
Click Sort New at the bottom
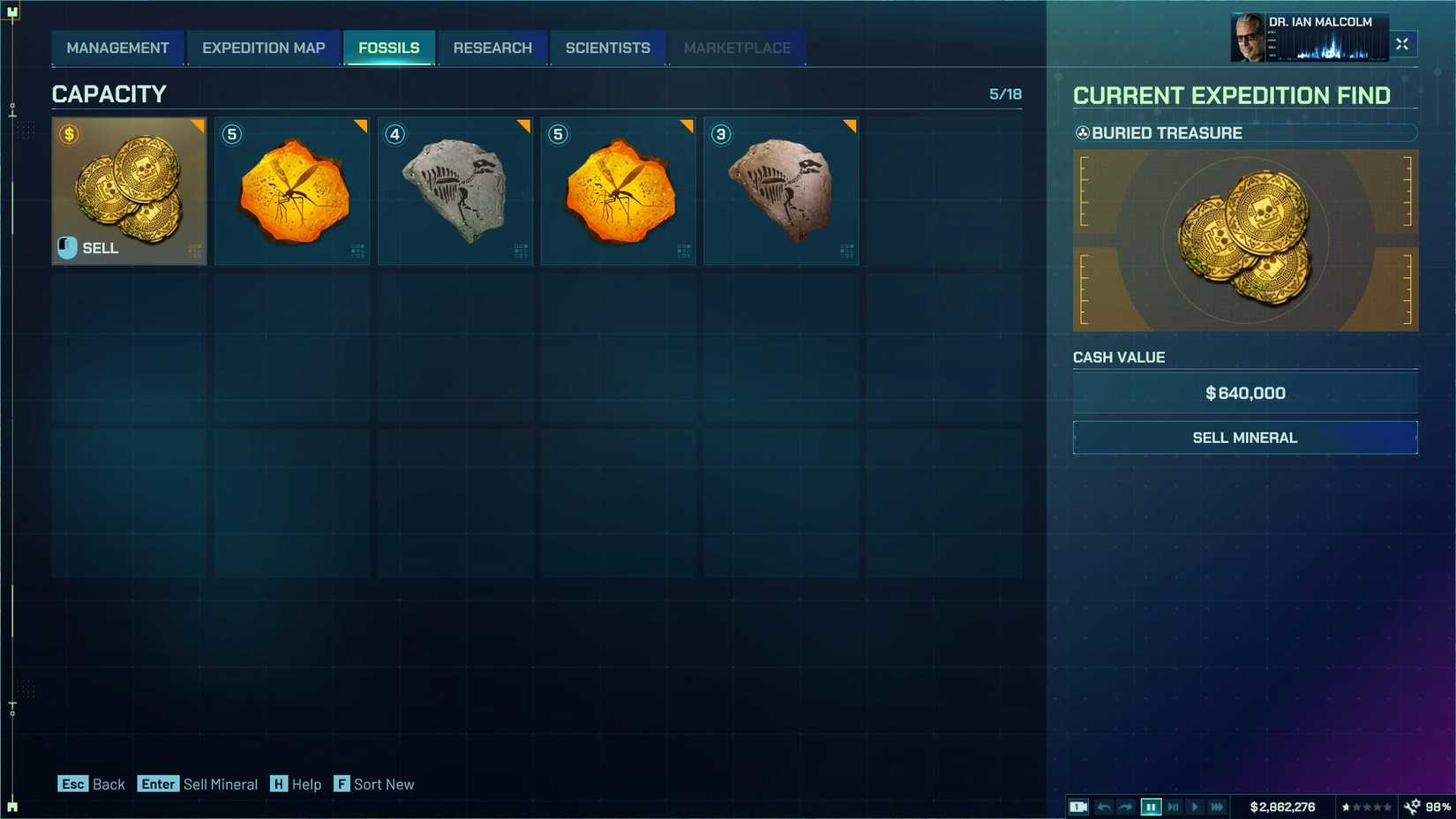click(374, 784)
